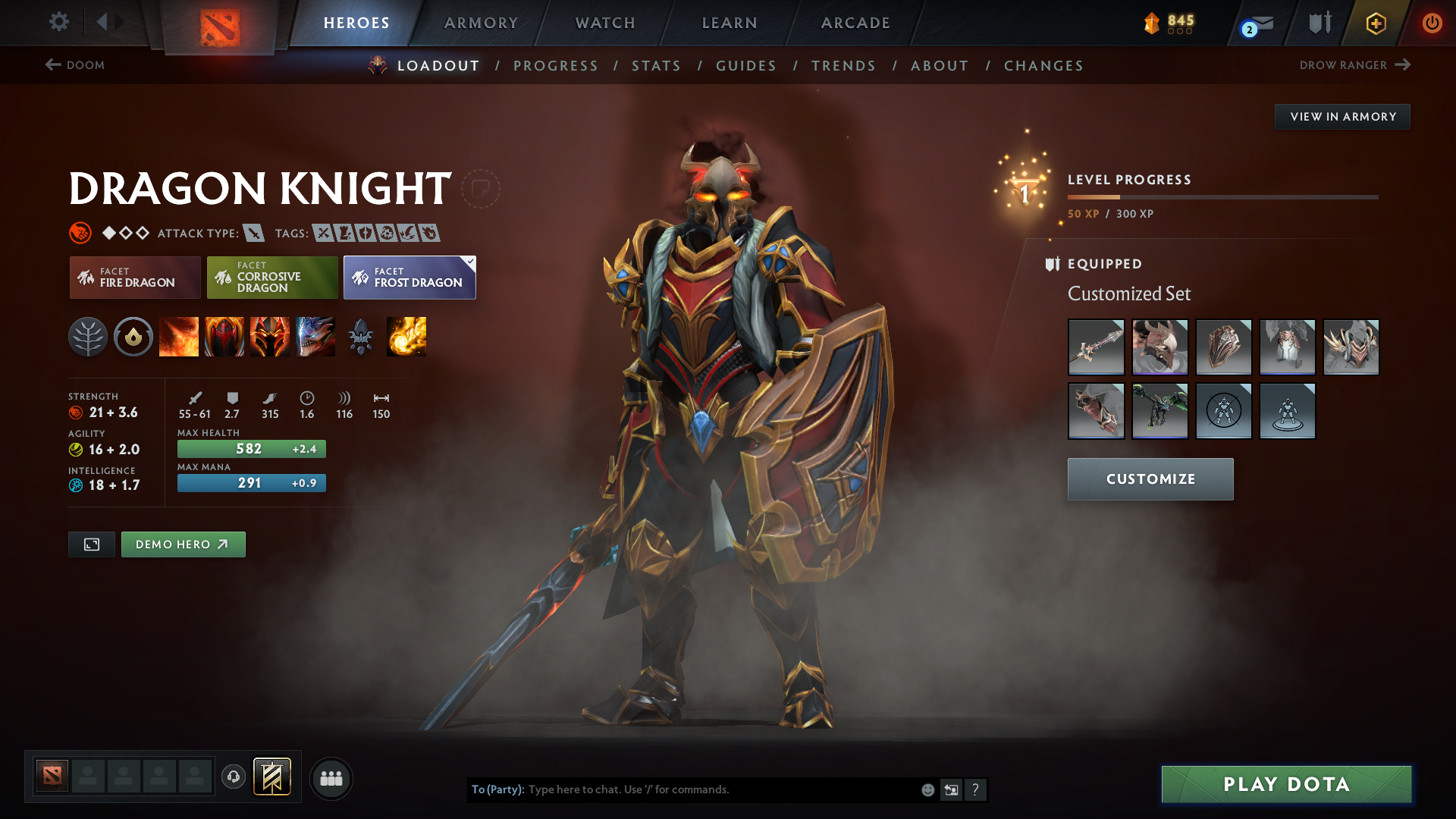Go to next hero Drow Ranger

click(x=1354, y=65)
